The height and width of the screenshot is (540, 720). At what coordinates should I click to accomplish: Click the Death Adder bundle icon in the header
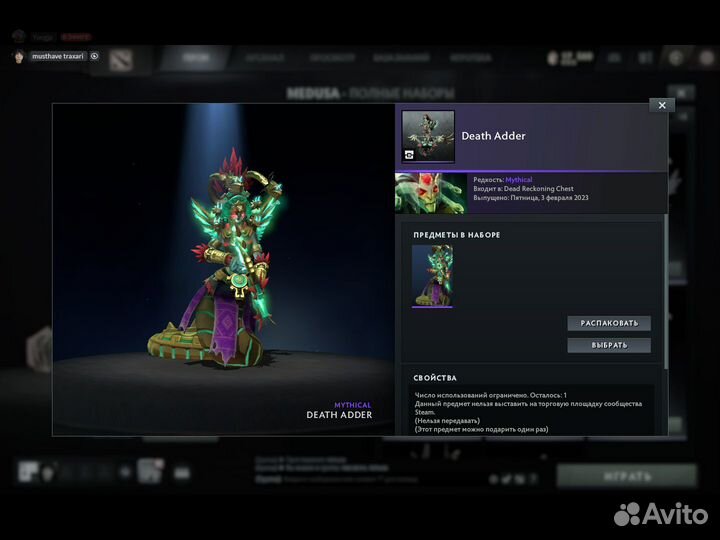pyautogui.click(x=428, y=136)
